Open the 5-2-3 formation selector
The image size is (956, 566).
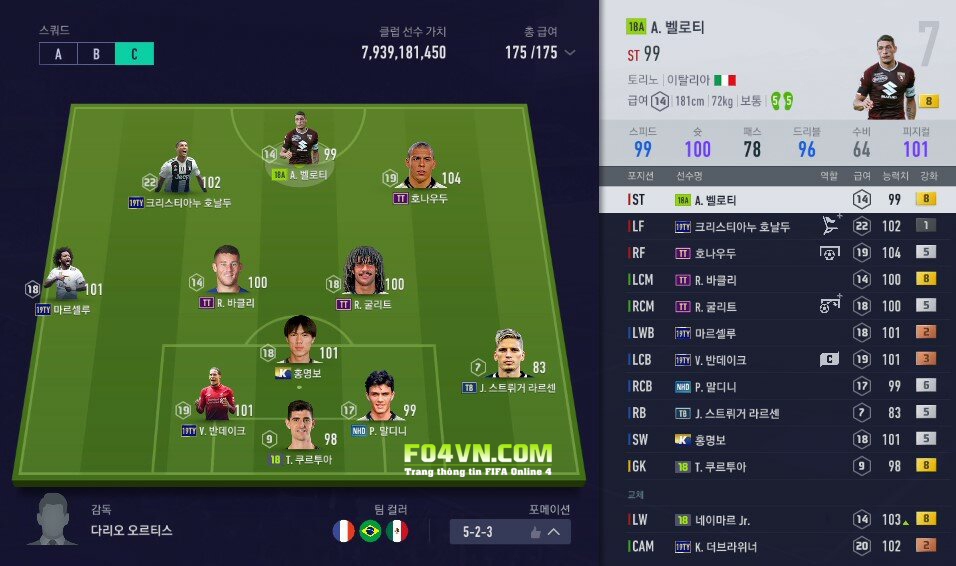click(x=510, y=532)
